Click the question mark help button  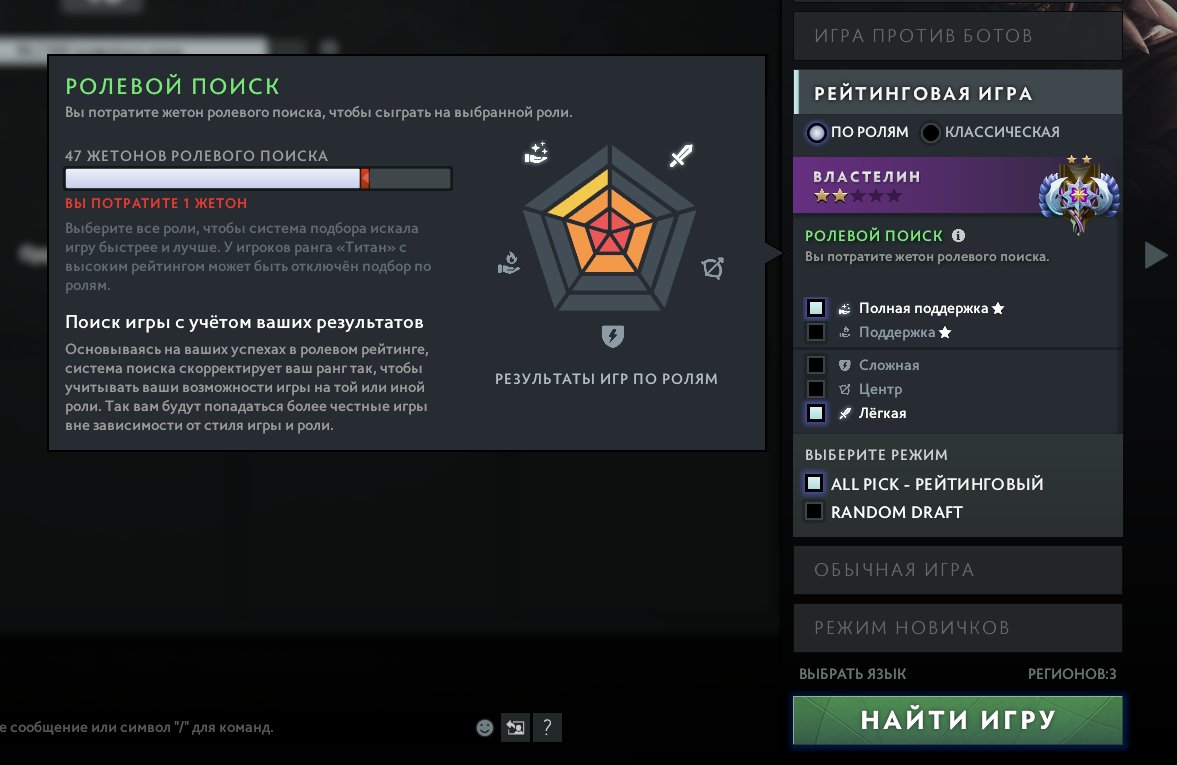(x=546, y=728)
